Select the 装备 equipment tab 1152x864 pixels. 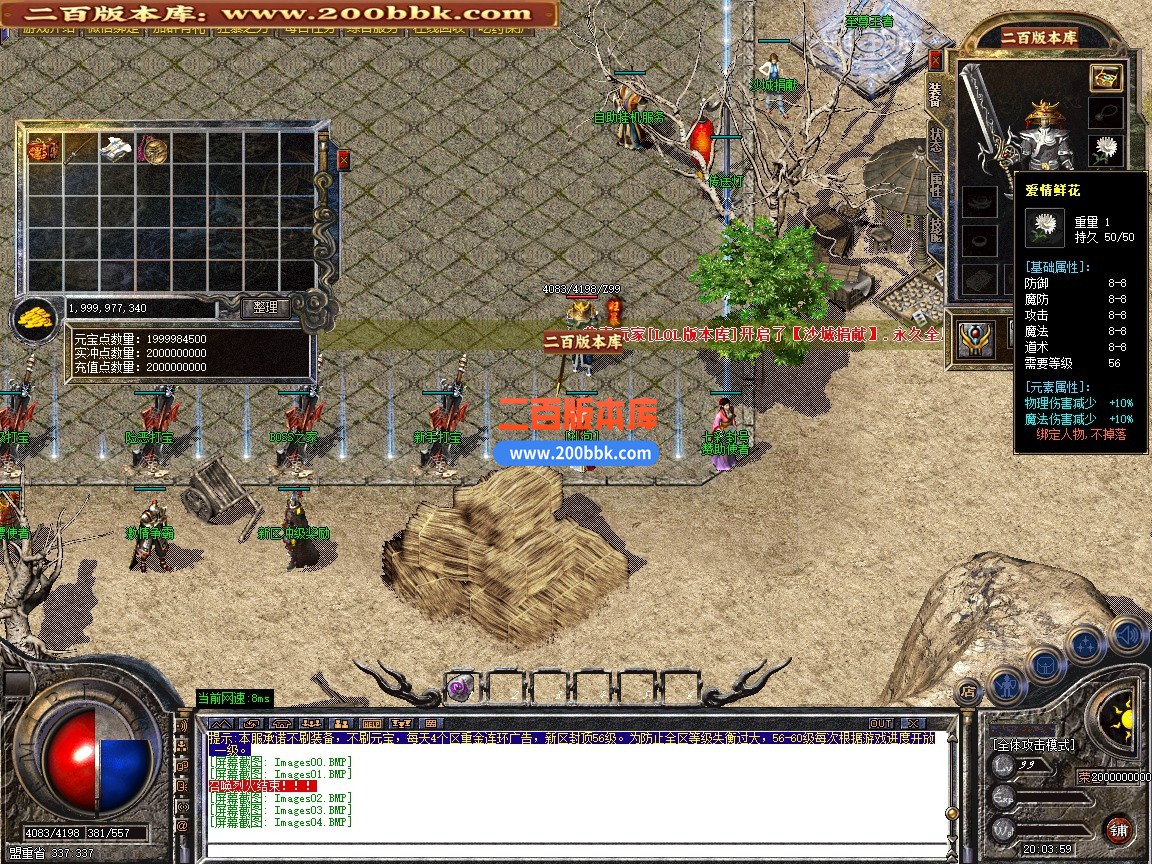[935, 95]
